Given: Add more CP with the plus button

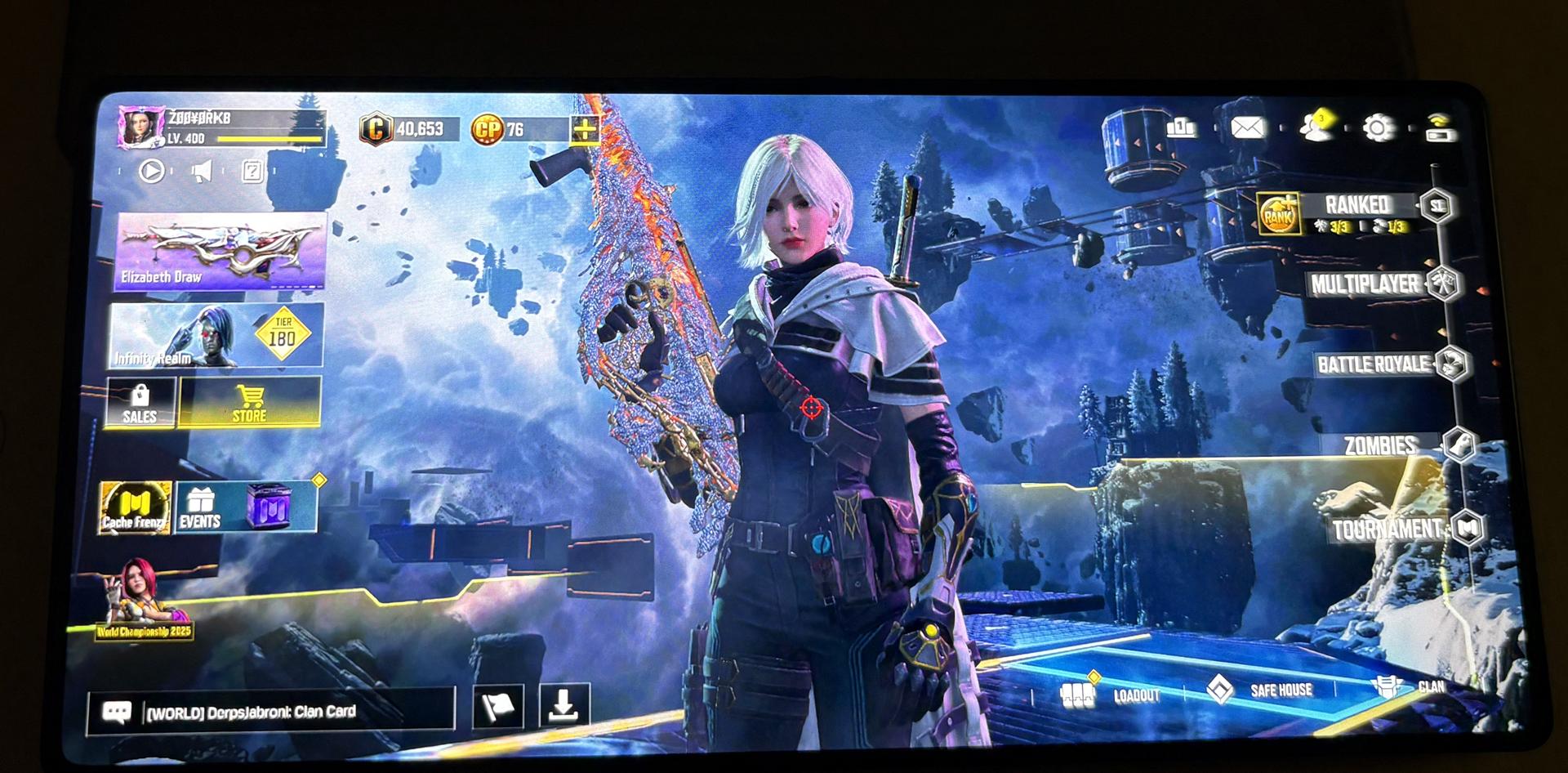Looking at the screenshot, I should [585, 129].
